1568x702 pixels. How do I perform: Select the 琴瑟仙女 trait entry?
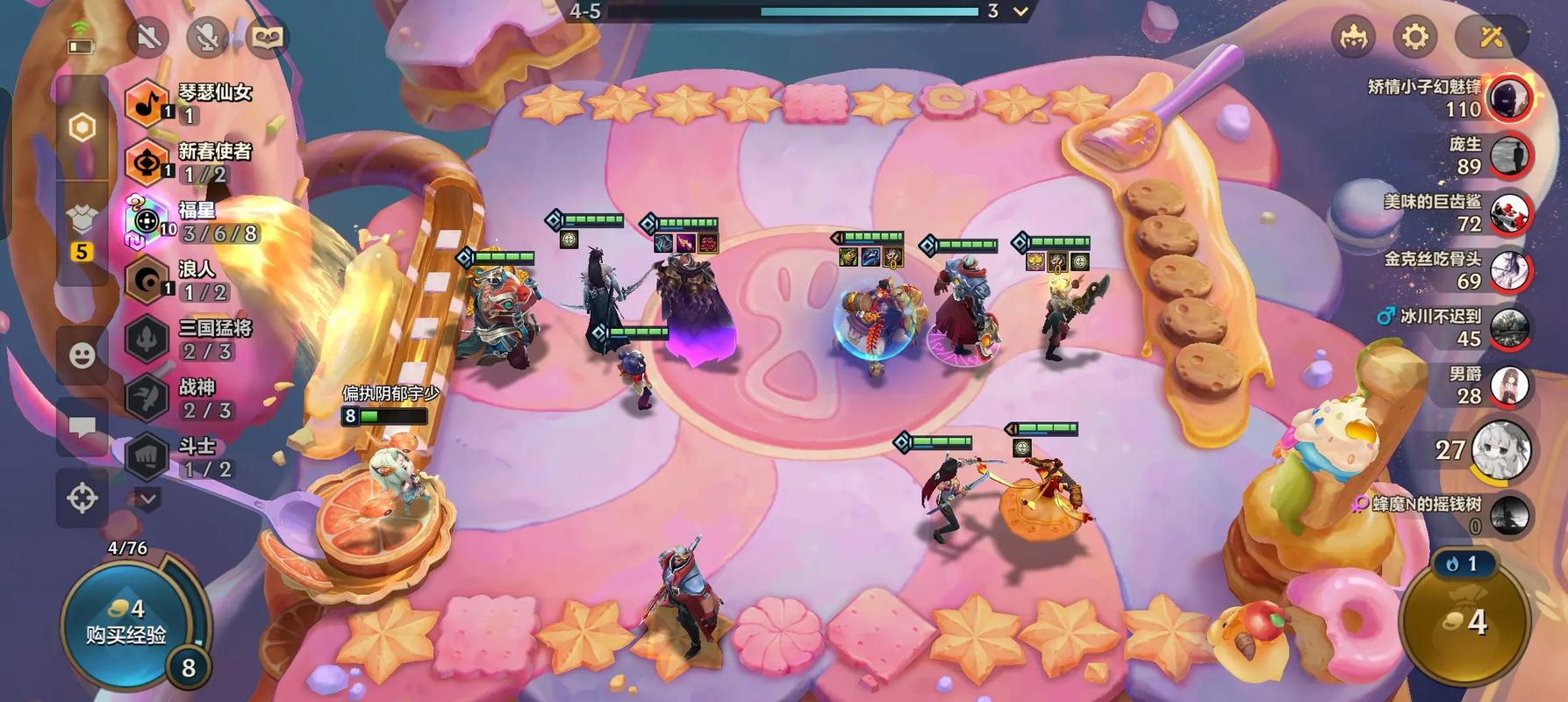[189, 103]
